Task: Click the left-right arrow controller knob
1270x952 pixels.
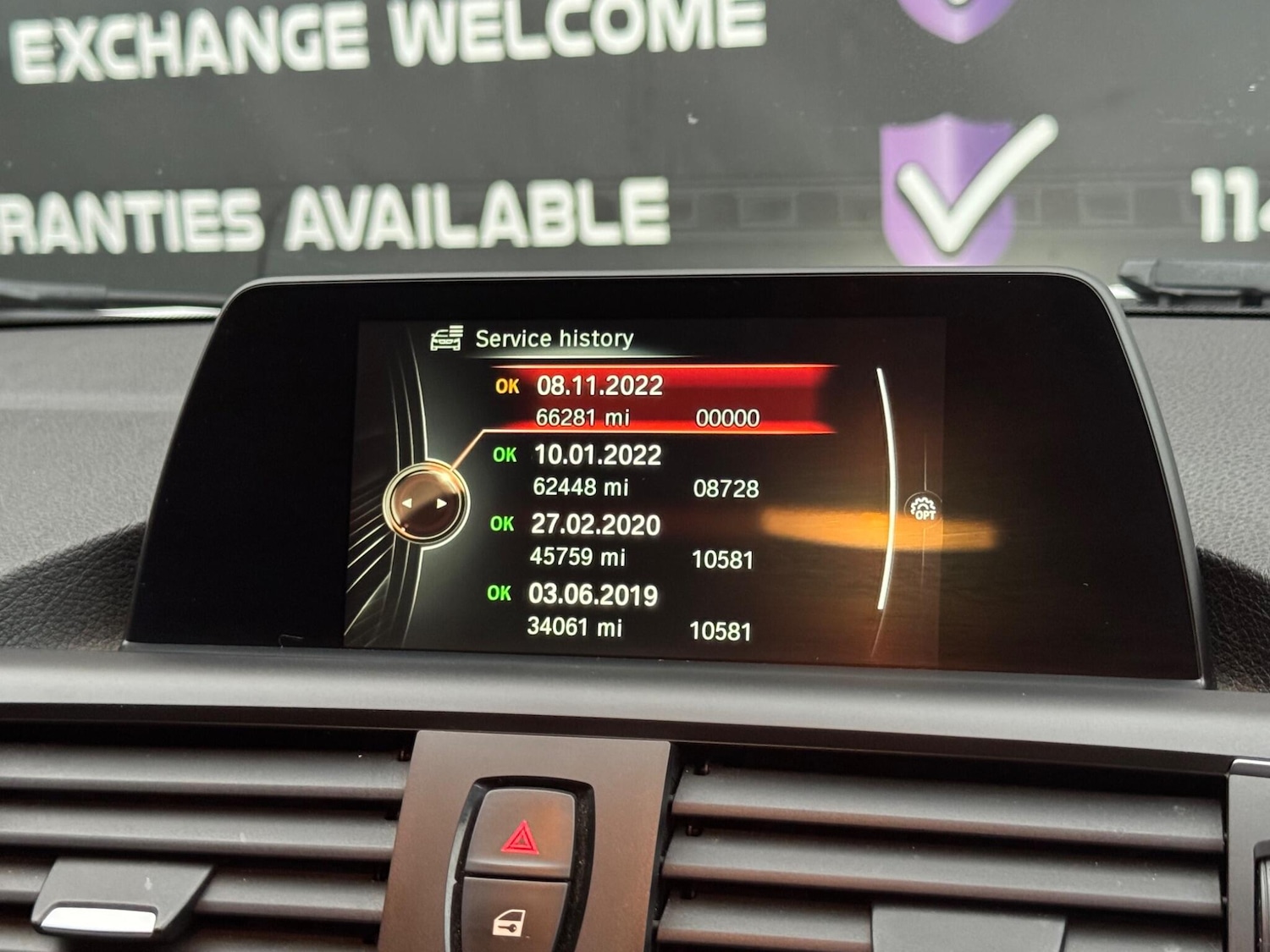Action: (425, 504)
